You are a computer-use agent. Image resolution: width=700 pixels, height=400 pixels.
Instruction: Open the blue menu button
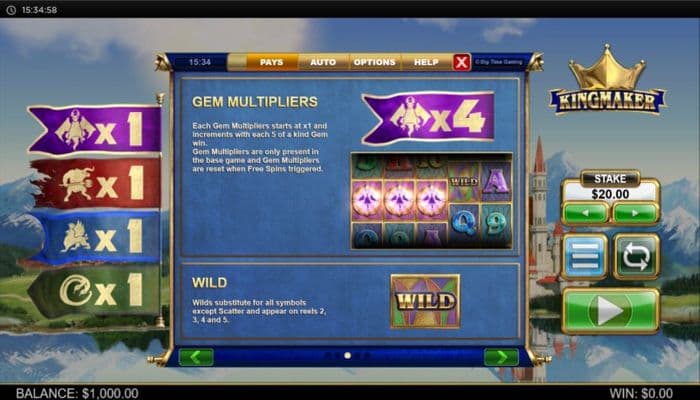(x=583, y=257)
